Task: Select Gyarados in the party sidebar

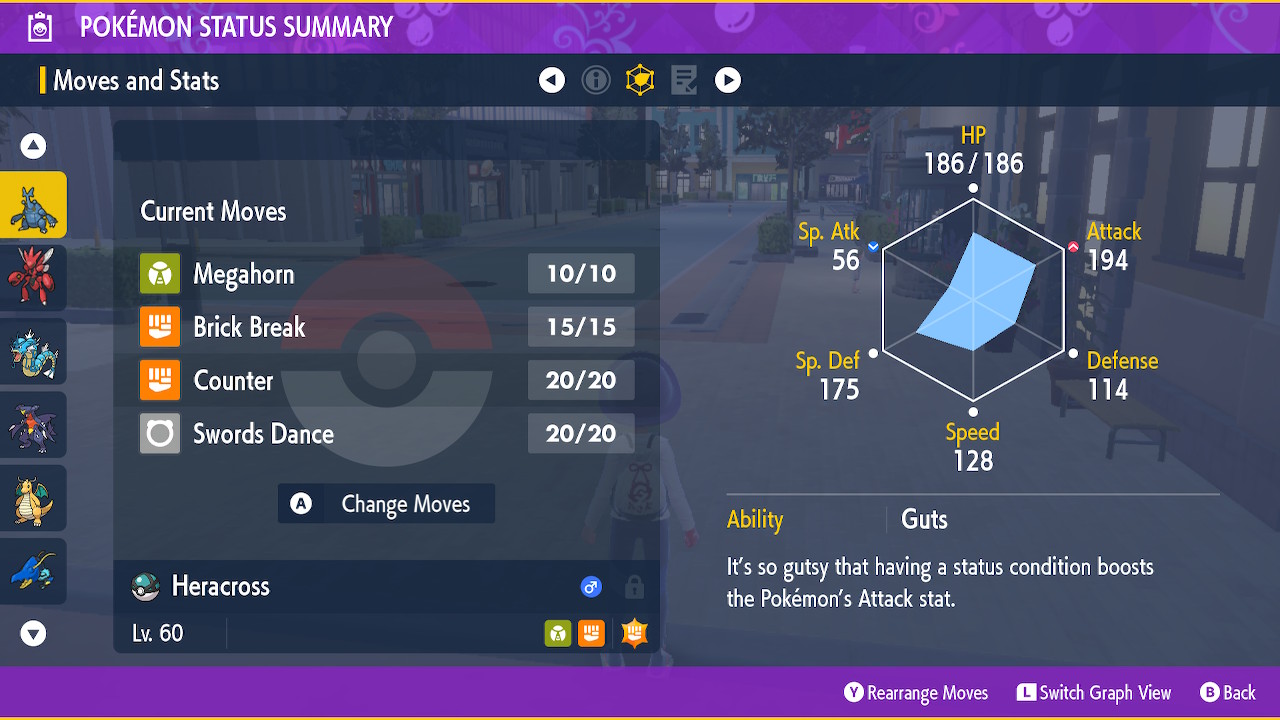Action: (34, 351)
